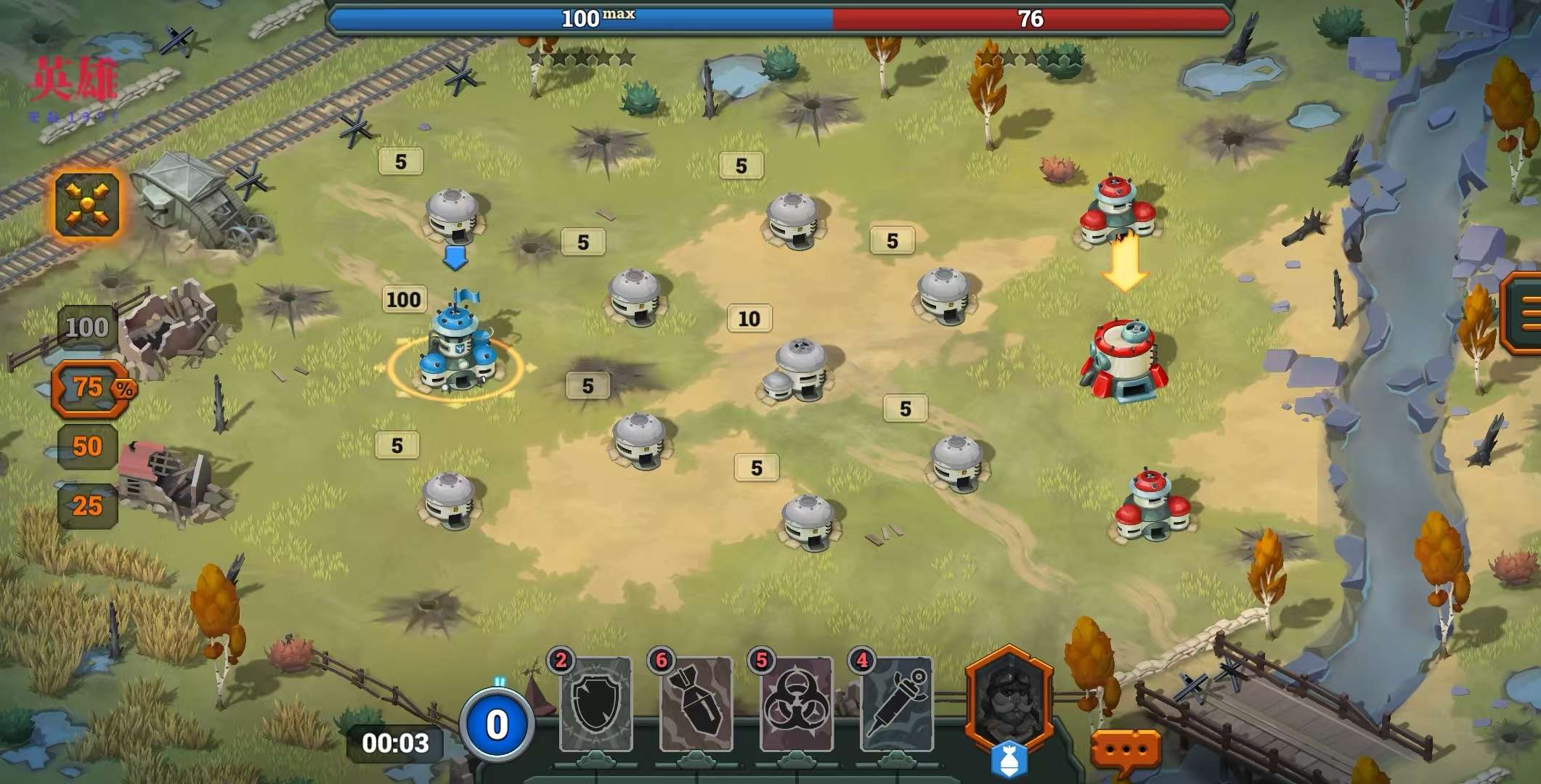Trigger the syringe ability card
Viewport: 1541px width, 784px height.
click(896, 703)
